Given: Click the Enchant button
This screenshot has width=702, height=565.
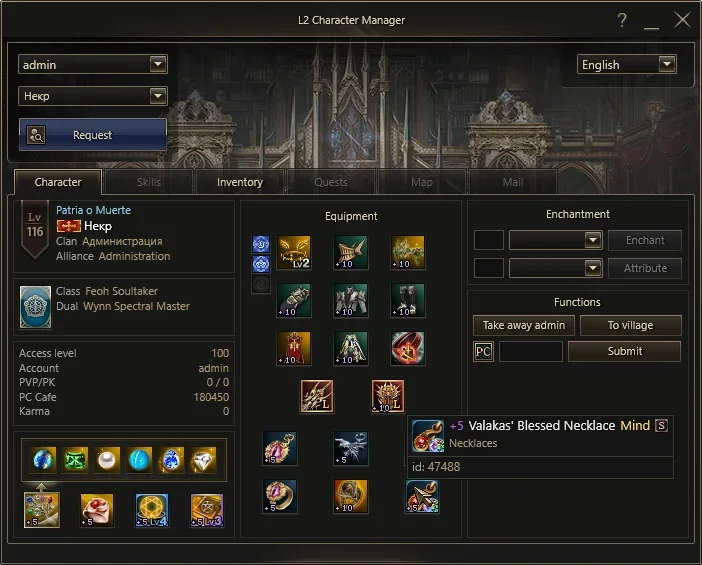Looking at the screenshot, I should [x=645, y=241].
